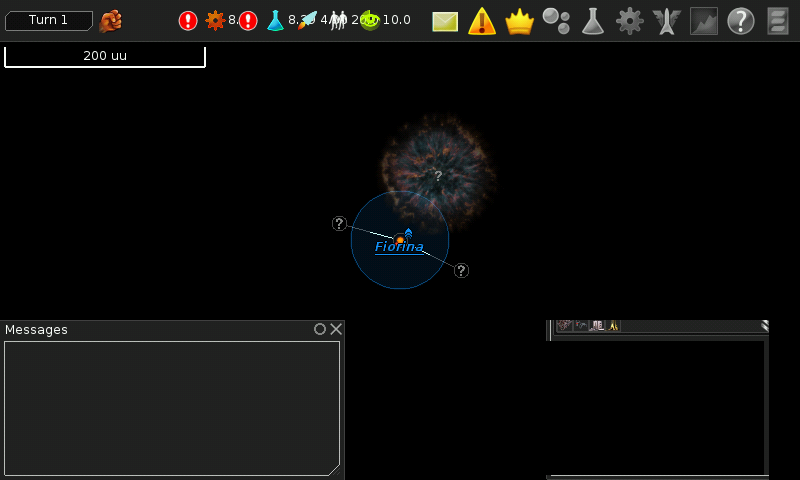Open the empires crown window
800x480 pixels.
click(x=519, y=21)
